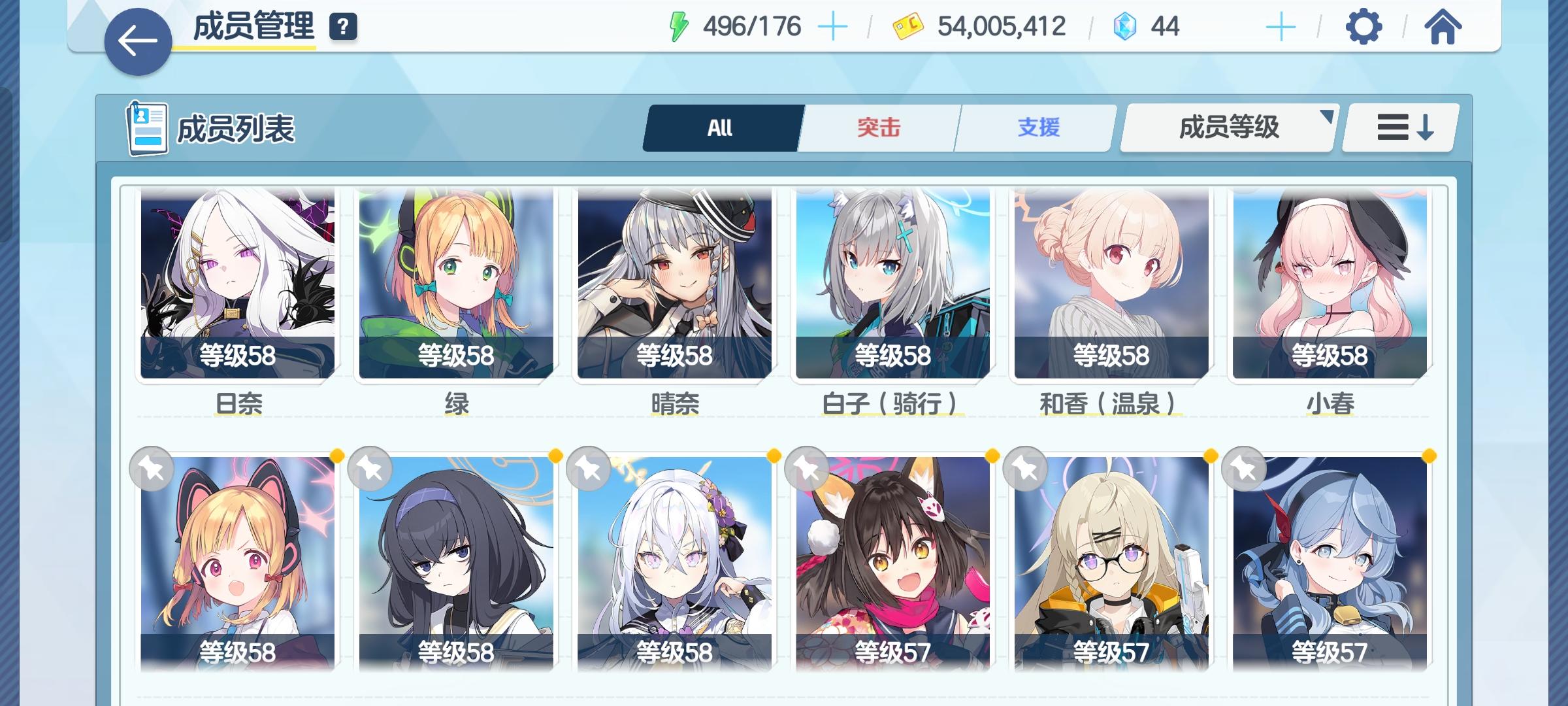Select the All filter tab
Image resolution: width=1568 pixels, height=706 pixels.
tap(721, 128)
